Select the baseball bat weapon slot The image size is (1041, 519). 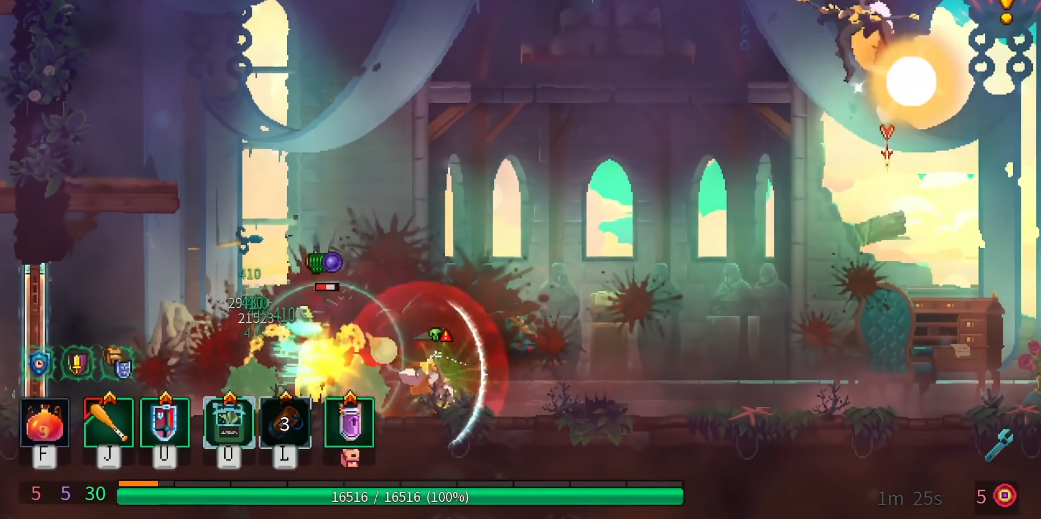tap(108, 422)
